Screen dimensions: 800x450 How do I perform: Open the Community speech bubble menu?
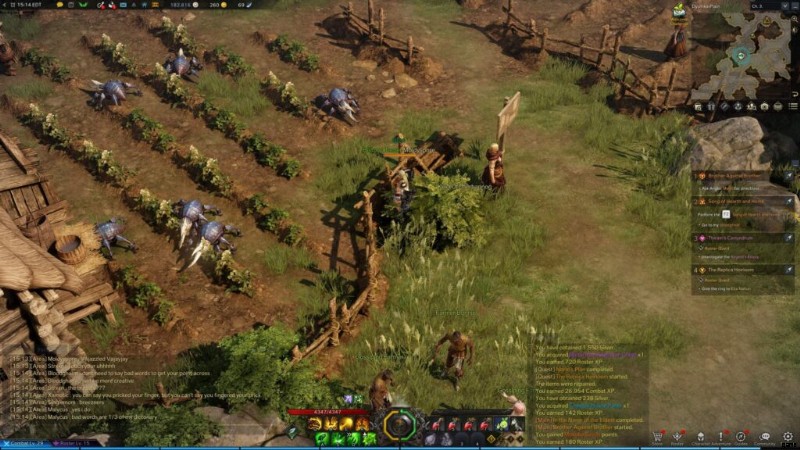click(x=765, y=437)
